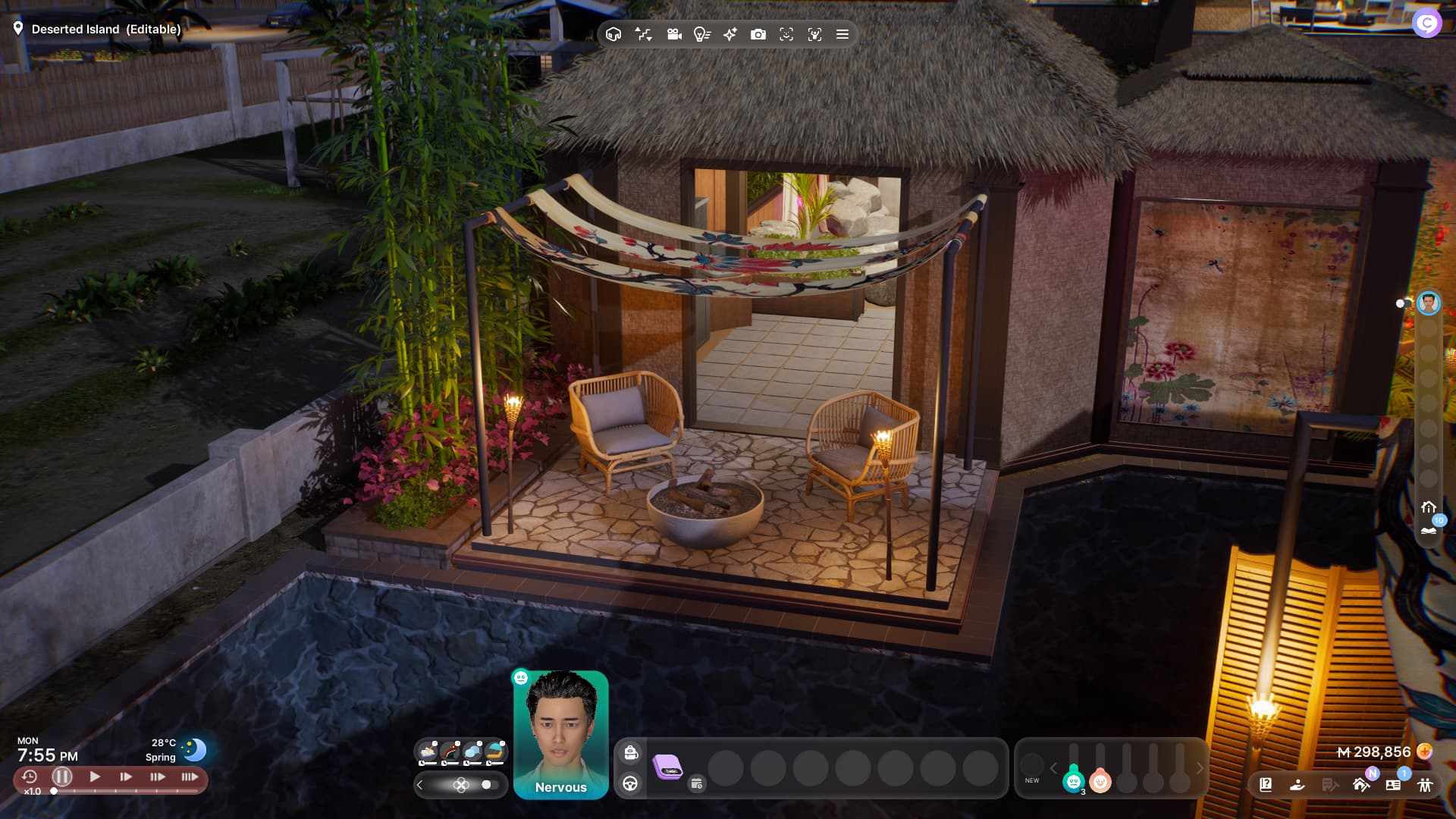Open build mode with house and hammer icon
Viewport: 1456px width, 819px height.
[x=1361, y=784]
